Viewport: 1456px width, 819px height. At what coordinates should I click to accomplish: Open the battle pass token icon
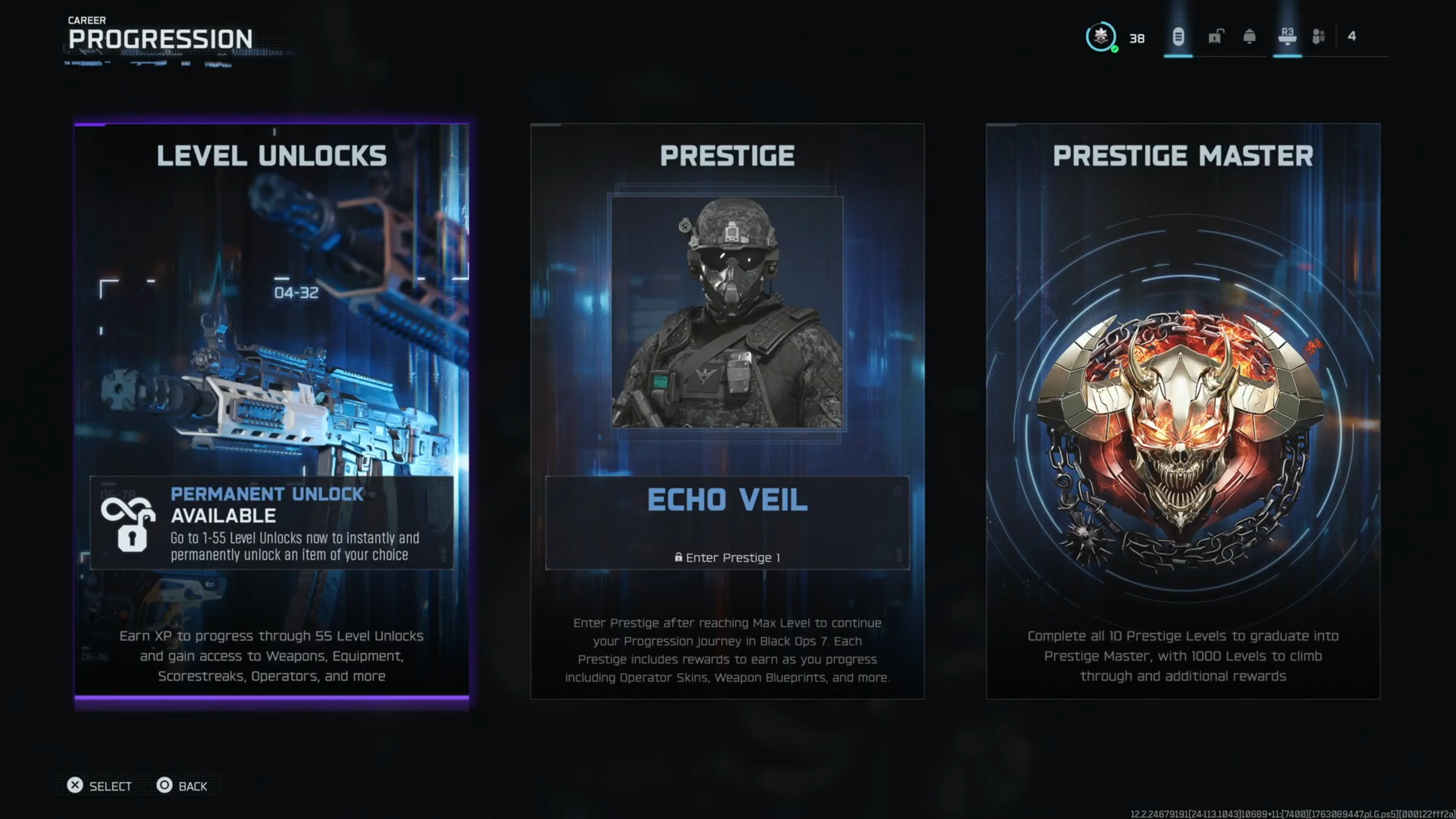(1178, 36)
